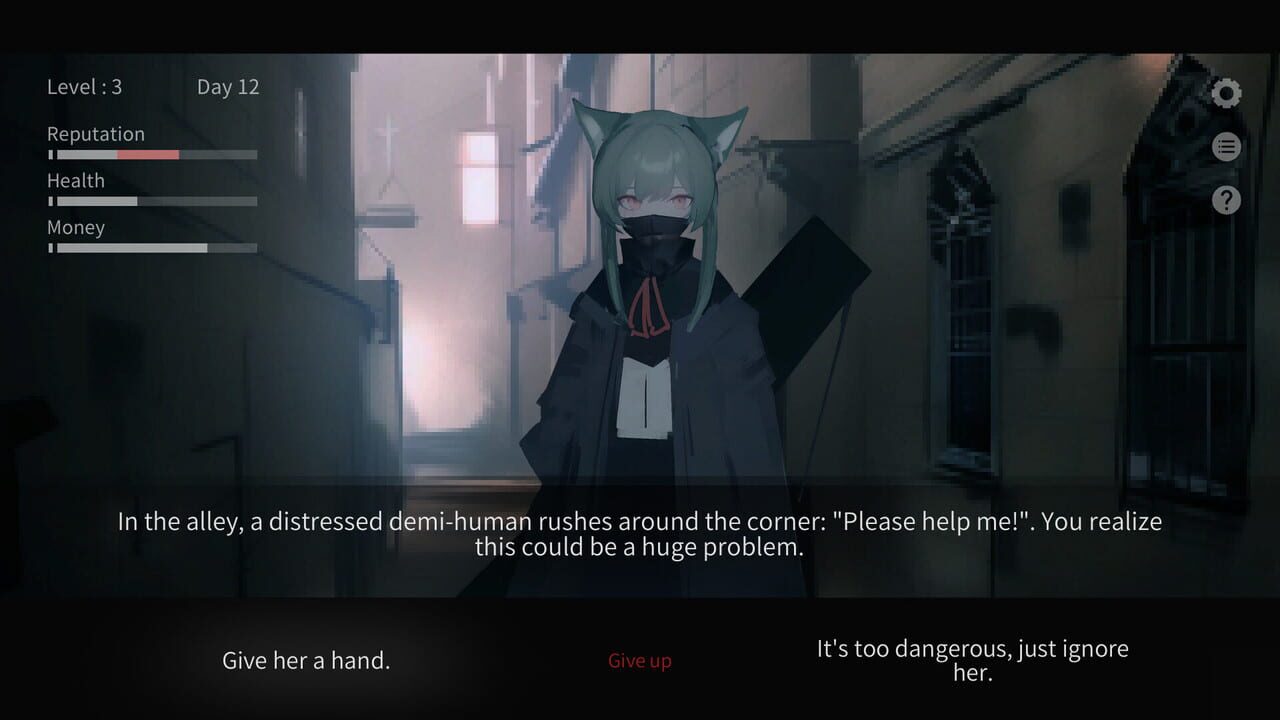Click the Money bar

[152, 248]
